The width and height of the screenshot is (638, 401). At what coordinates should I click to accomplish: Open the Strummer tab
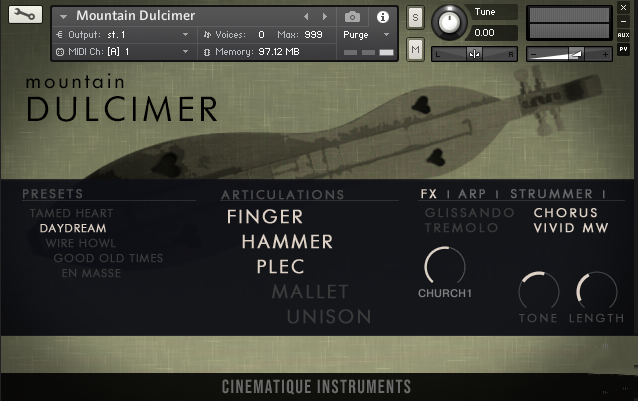click(x=553, y=194)
